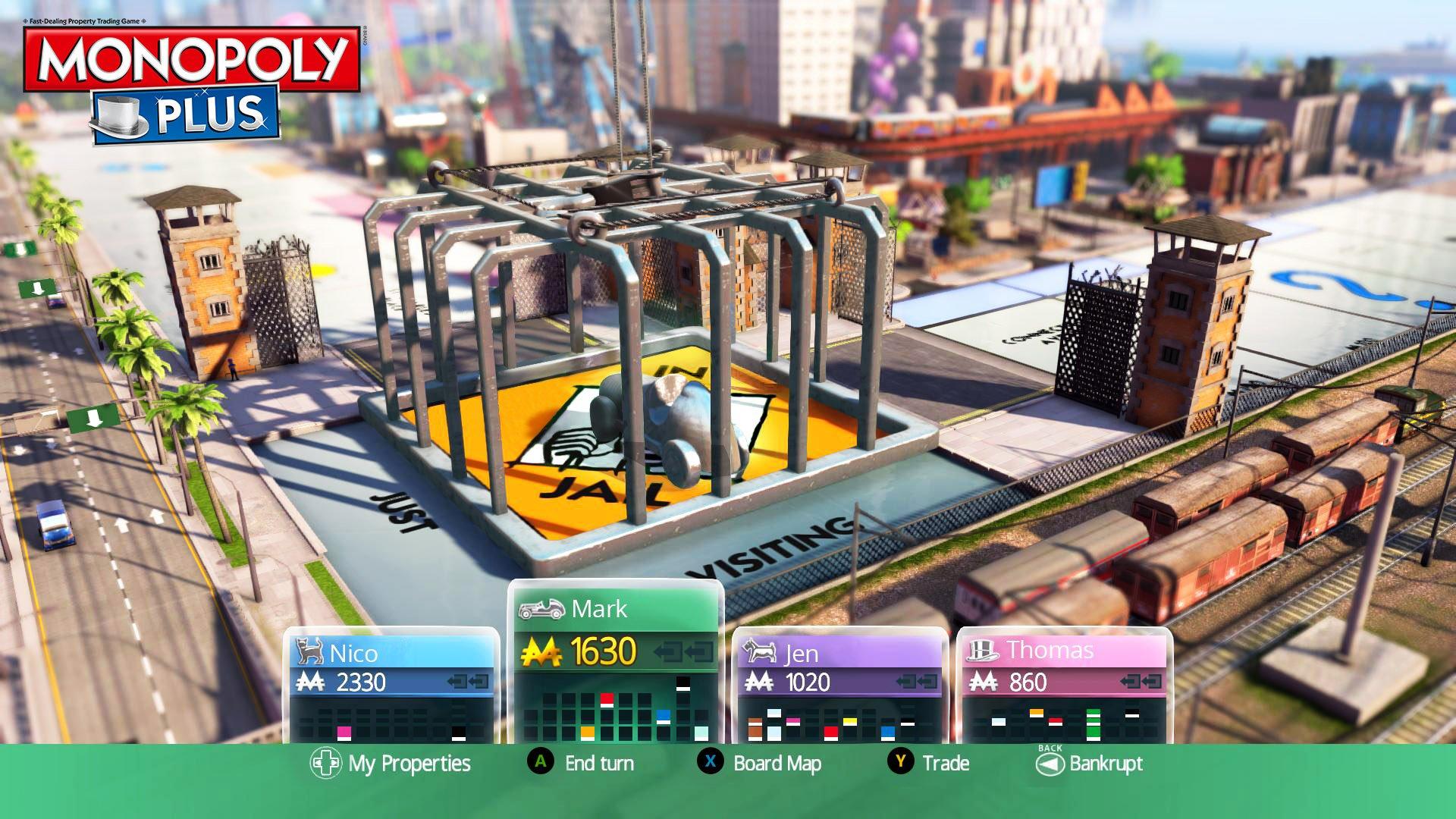The height and width of the screenshot is (819, 1456).
Task: Click Thomas's top hat token icon
Action: 984,652
